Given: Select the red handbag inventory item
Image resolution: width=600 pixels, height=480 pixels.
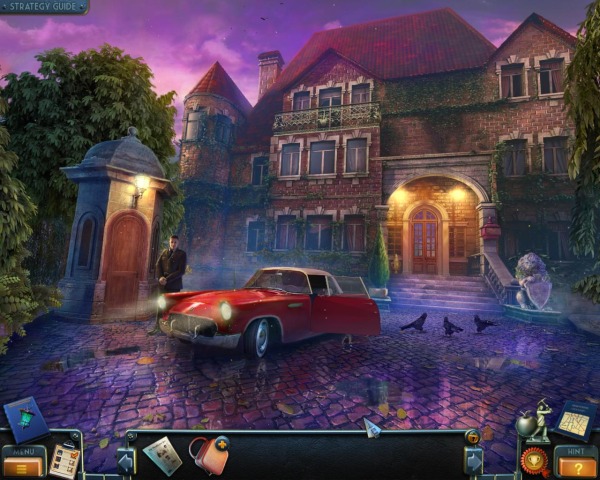Looking at the screenshot, I should (x=209, y=454).
